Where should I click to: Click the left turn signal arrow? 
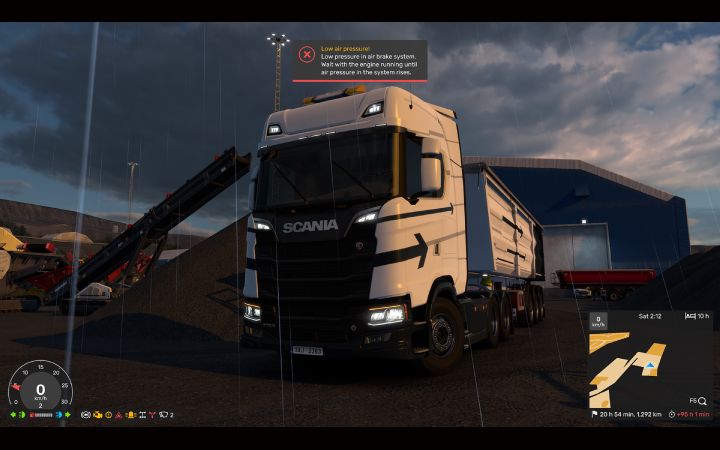pos(13,414)
